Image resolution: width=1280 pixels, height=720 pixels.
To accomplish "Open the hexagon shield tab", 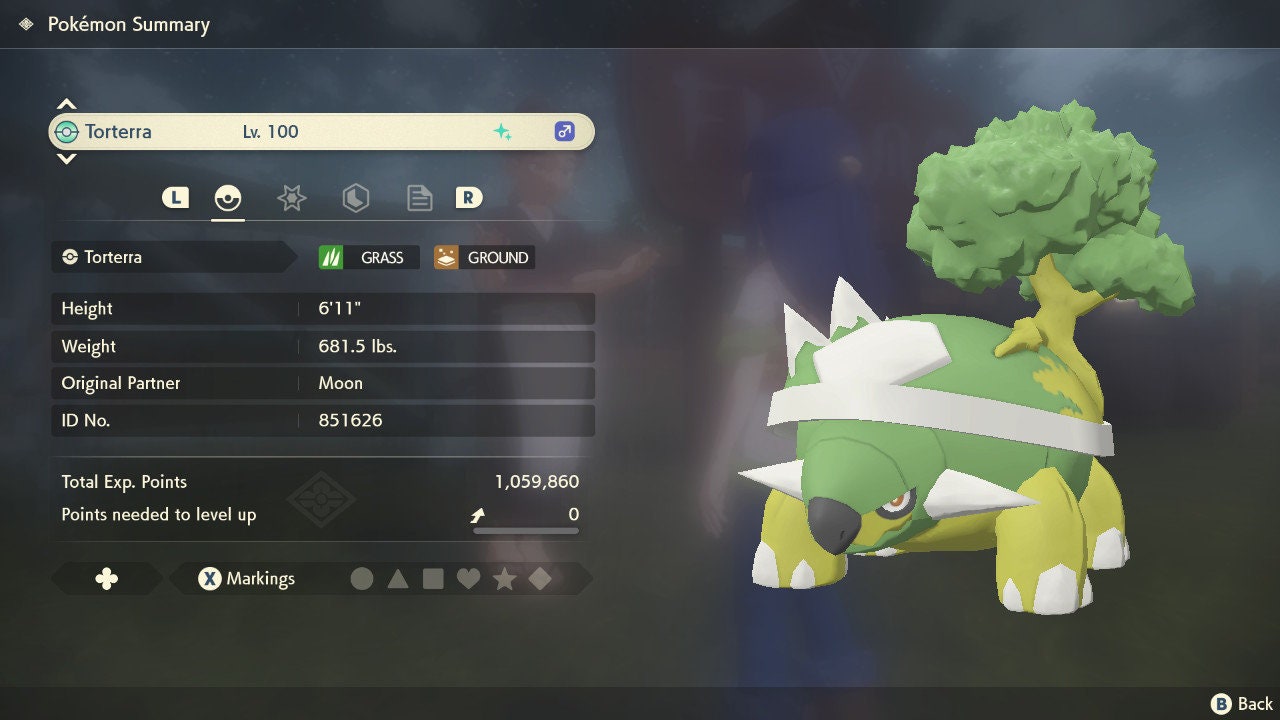I will (355, 198).
